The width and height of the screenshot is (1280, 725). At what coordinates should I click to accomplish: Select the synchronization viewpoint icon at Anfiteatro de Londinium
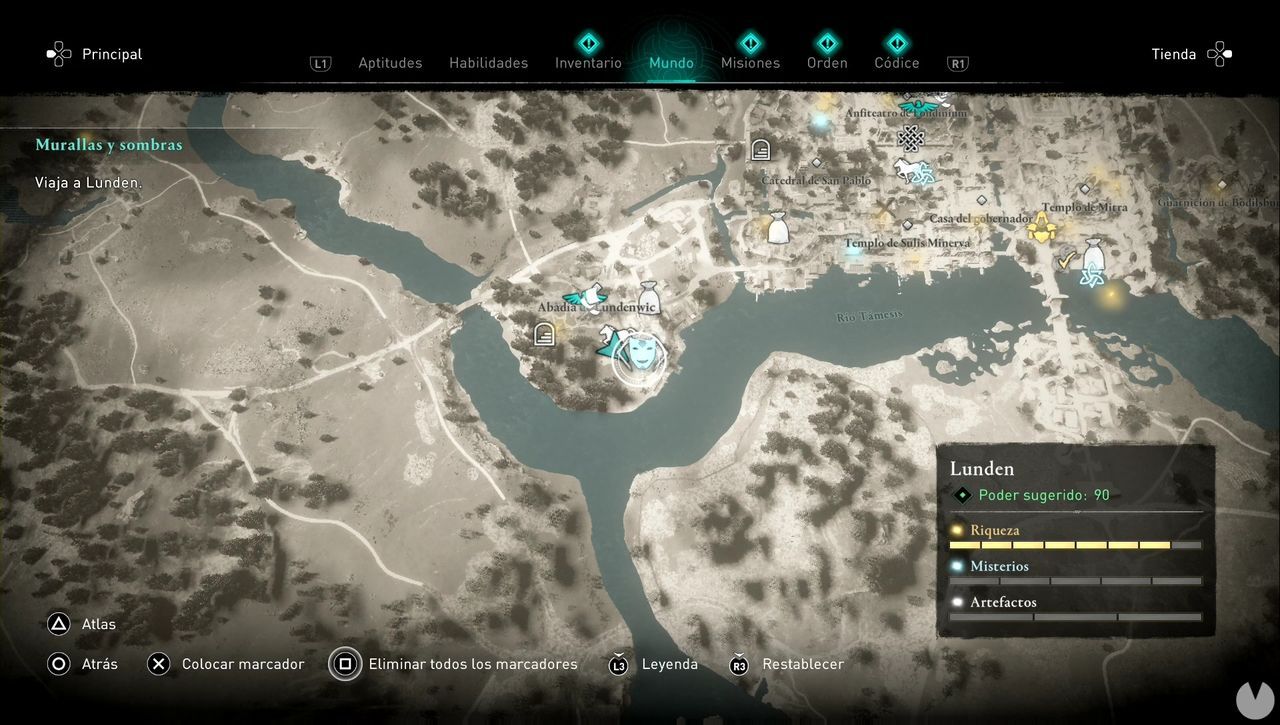pos(917,104)
